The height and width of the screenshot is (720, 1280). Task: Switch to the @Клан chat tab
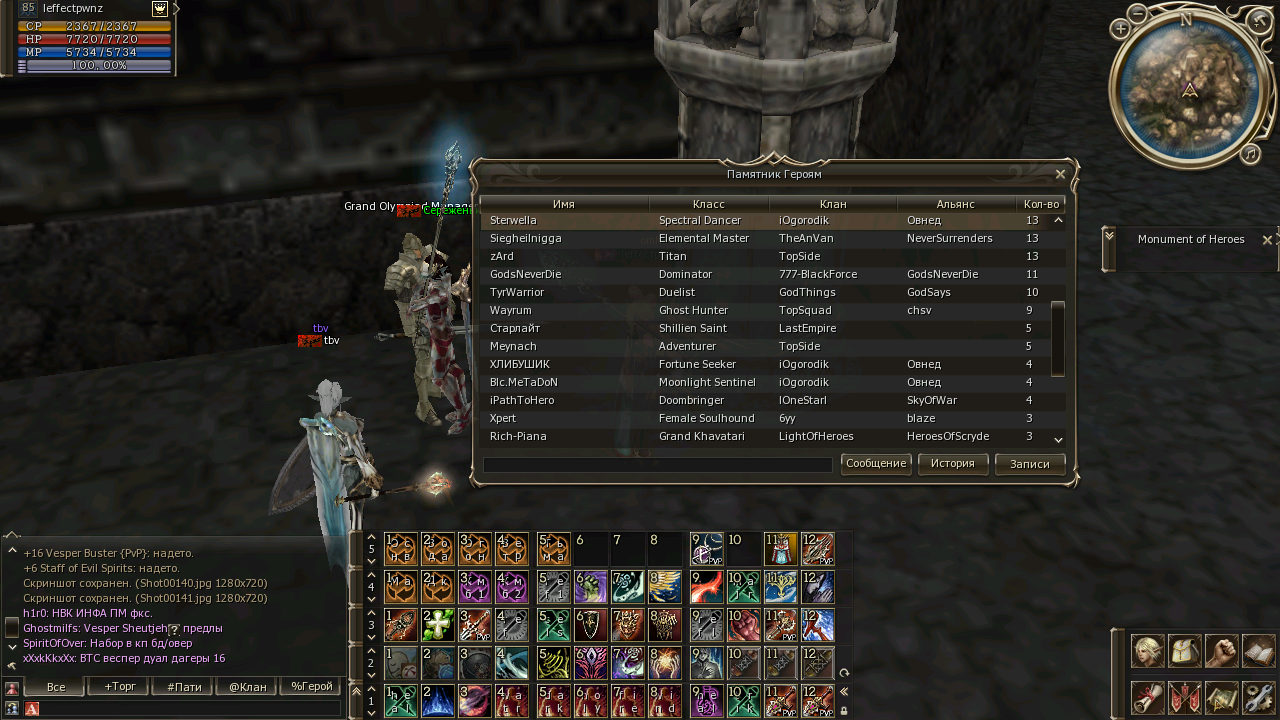pos(247,687)
